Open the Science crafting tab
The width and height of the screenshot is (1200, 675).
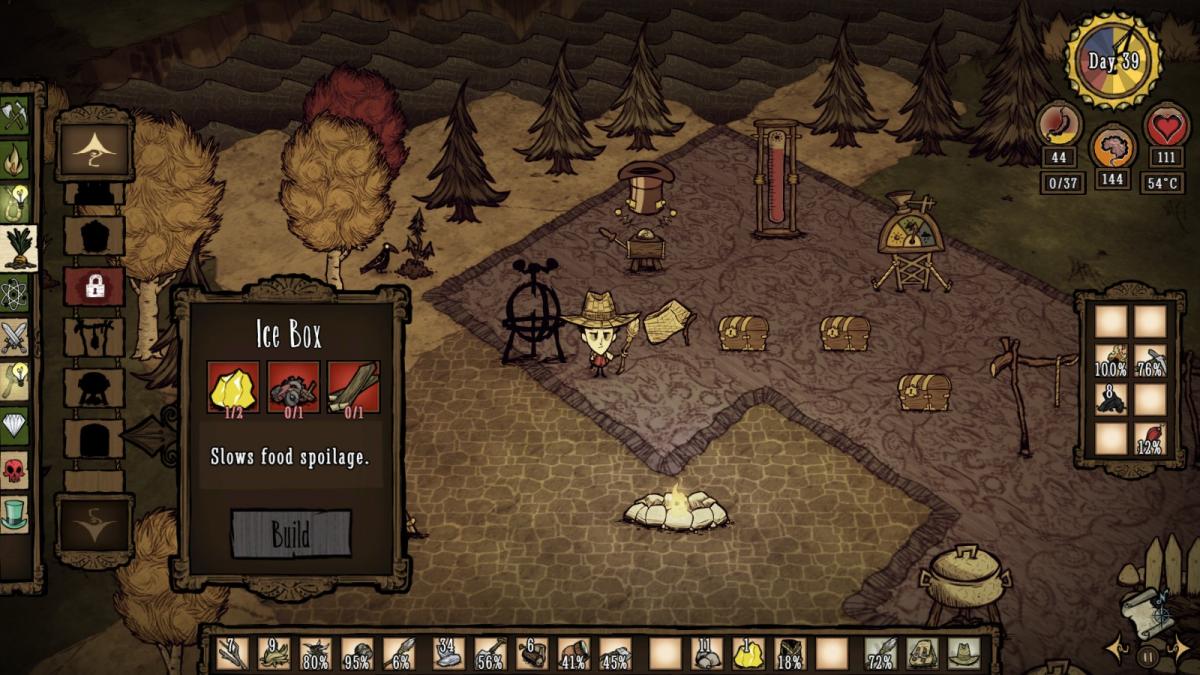coord(14,294)
